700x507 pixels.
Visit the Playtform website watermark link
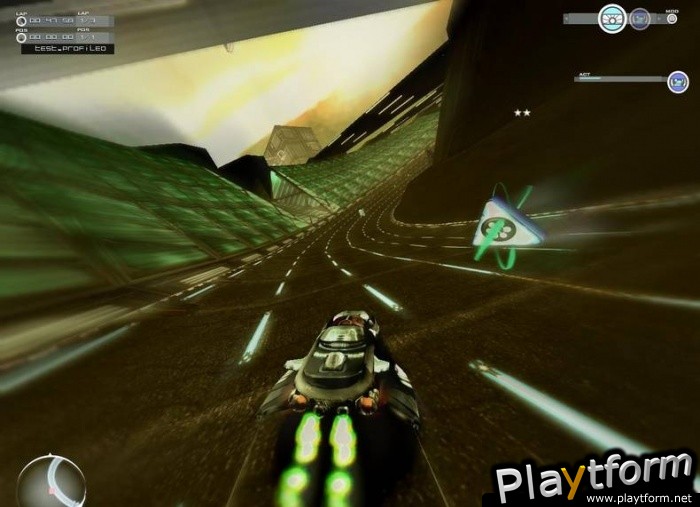[639, 497]
